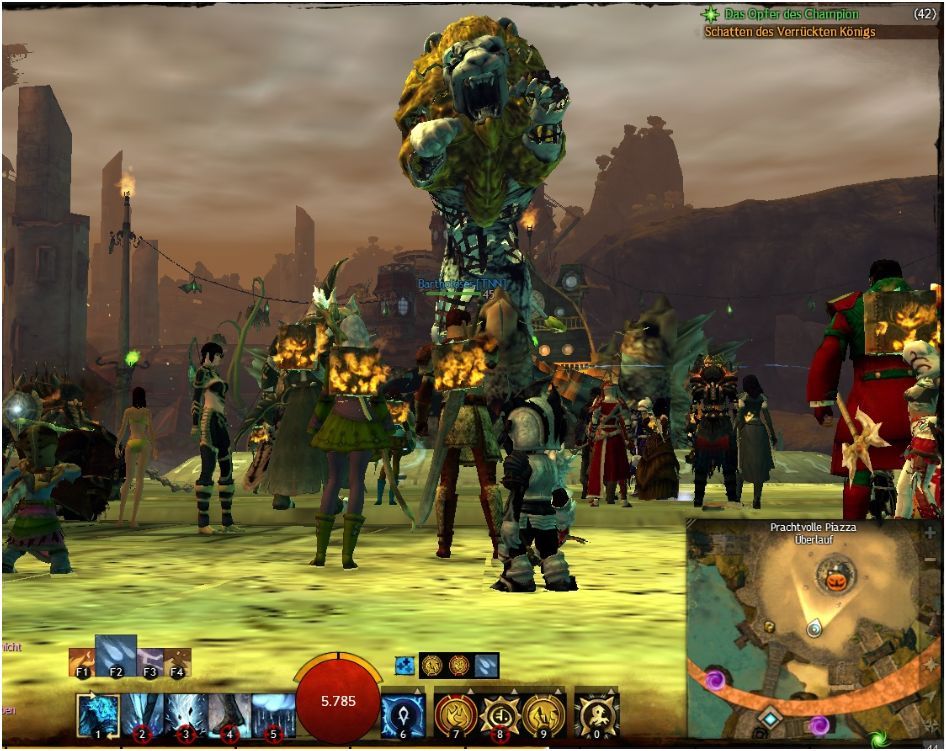This screenshot has width=947, height=751.
Task: Trigger the elite skill in slot 0
Action: click(x=598, y=716)
